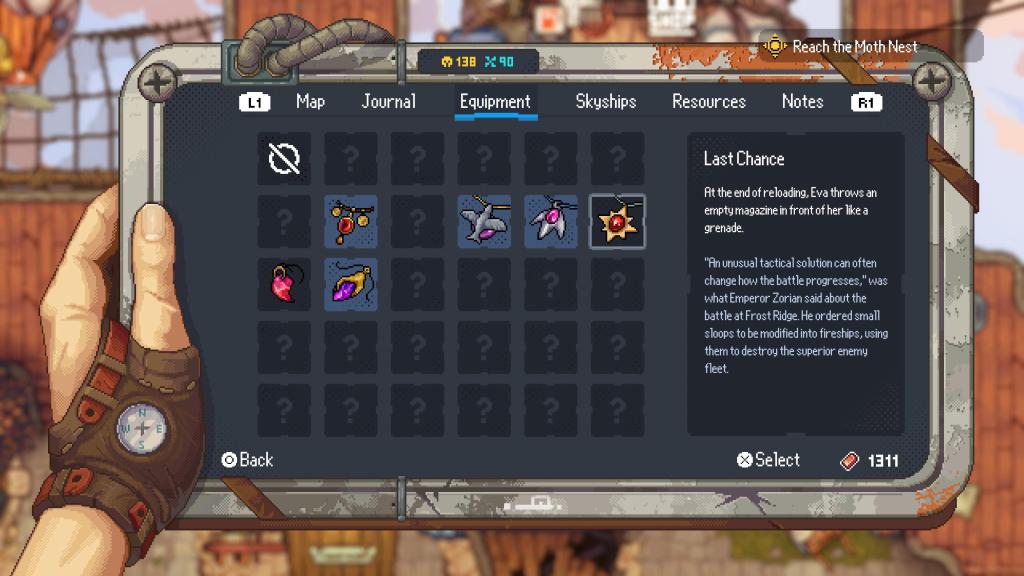The height and width of the screenshot is (576, 1024).
Task: Select the silver claw pendant with pink gem
Action: pyautogui.click(x=551, y=221)
